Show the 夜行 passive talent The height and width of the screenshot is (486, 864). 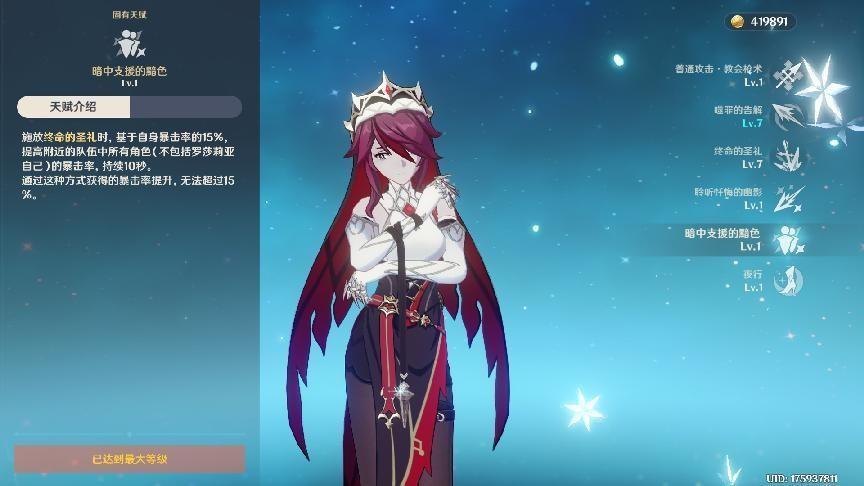point(790,280)
